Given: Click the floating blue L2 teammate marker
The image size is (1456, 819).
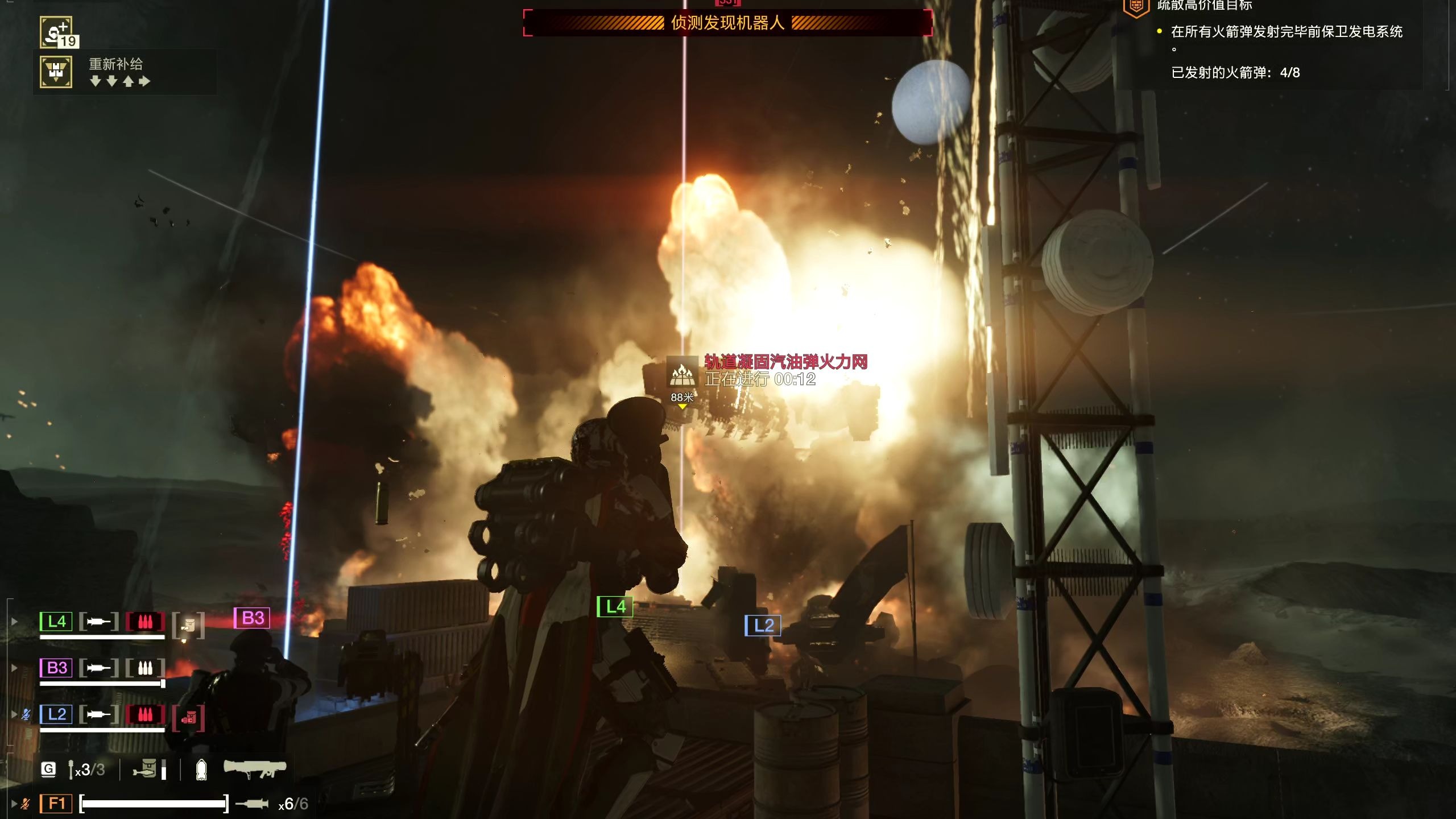Looking at the screenshot, I should 762,626.
